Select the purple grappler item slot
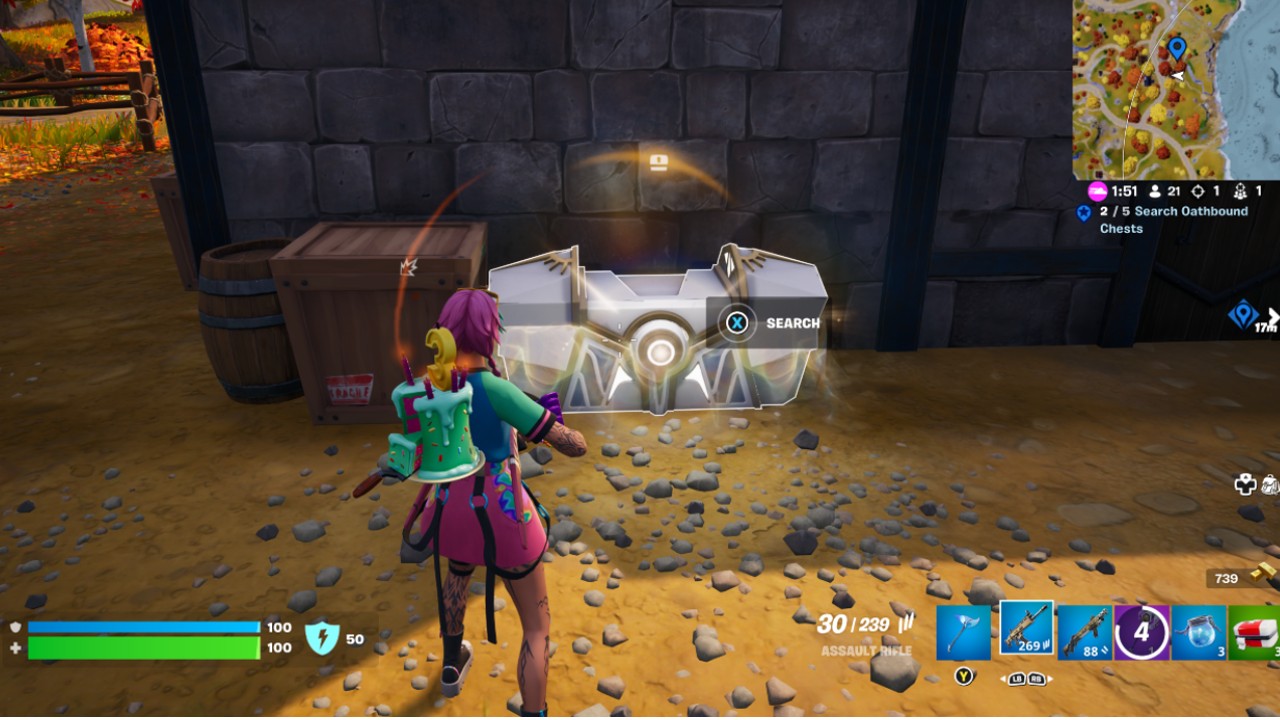1280x720 pixels. 1140,630
